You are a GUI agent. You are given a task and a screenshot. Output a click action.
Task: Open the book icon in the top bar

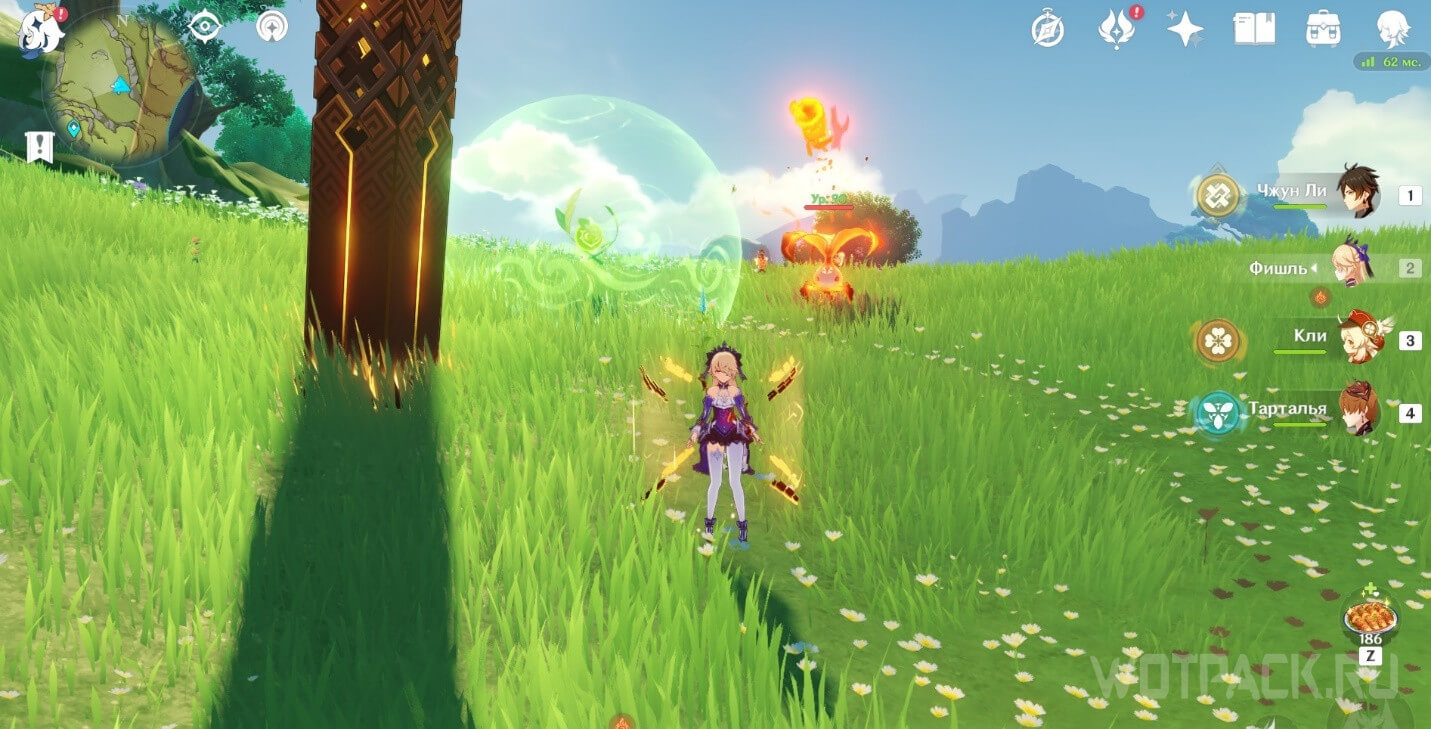point(1254,29)
